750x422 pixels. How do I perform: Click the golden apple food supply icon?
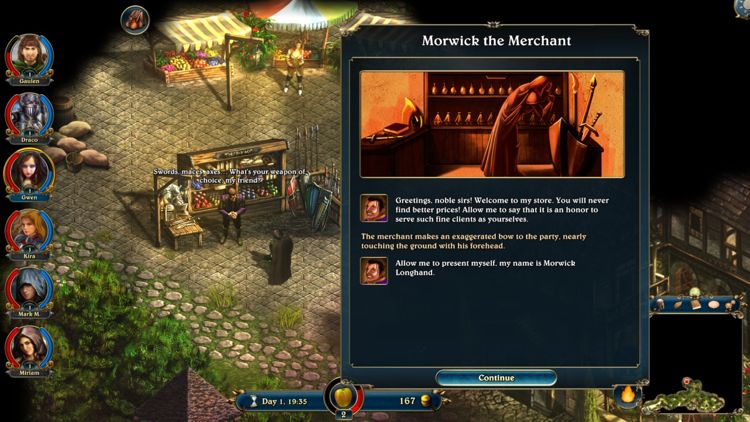click(343, 395)
